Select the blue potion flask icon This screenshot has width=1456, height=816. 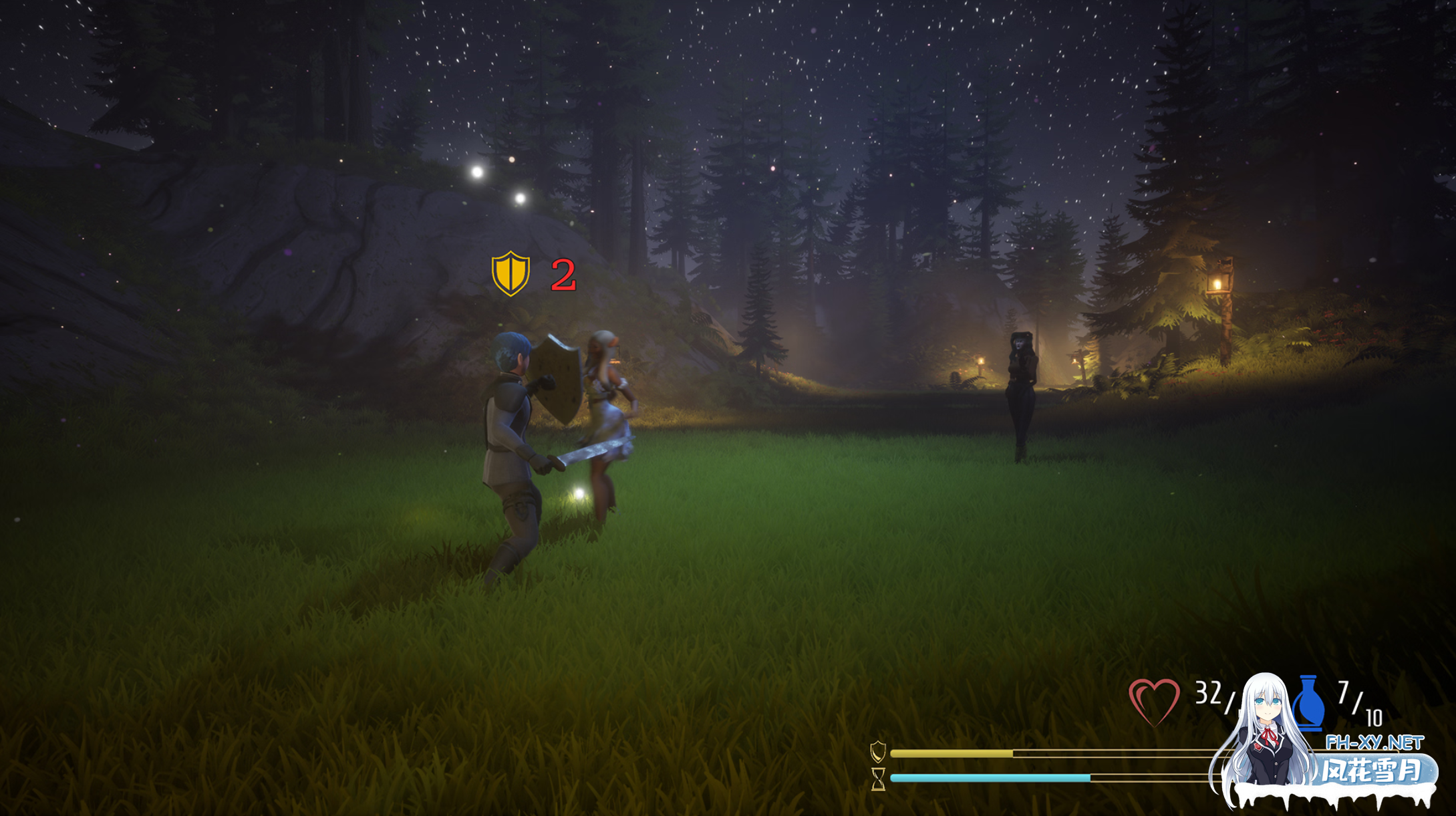[x=1308, y=703]
